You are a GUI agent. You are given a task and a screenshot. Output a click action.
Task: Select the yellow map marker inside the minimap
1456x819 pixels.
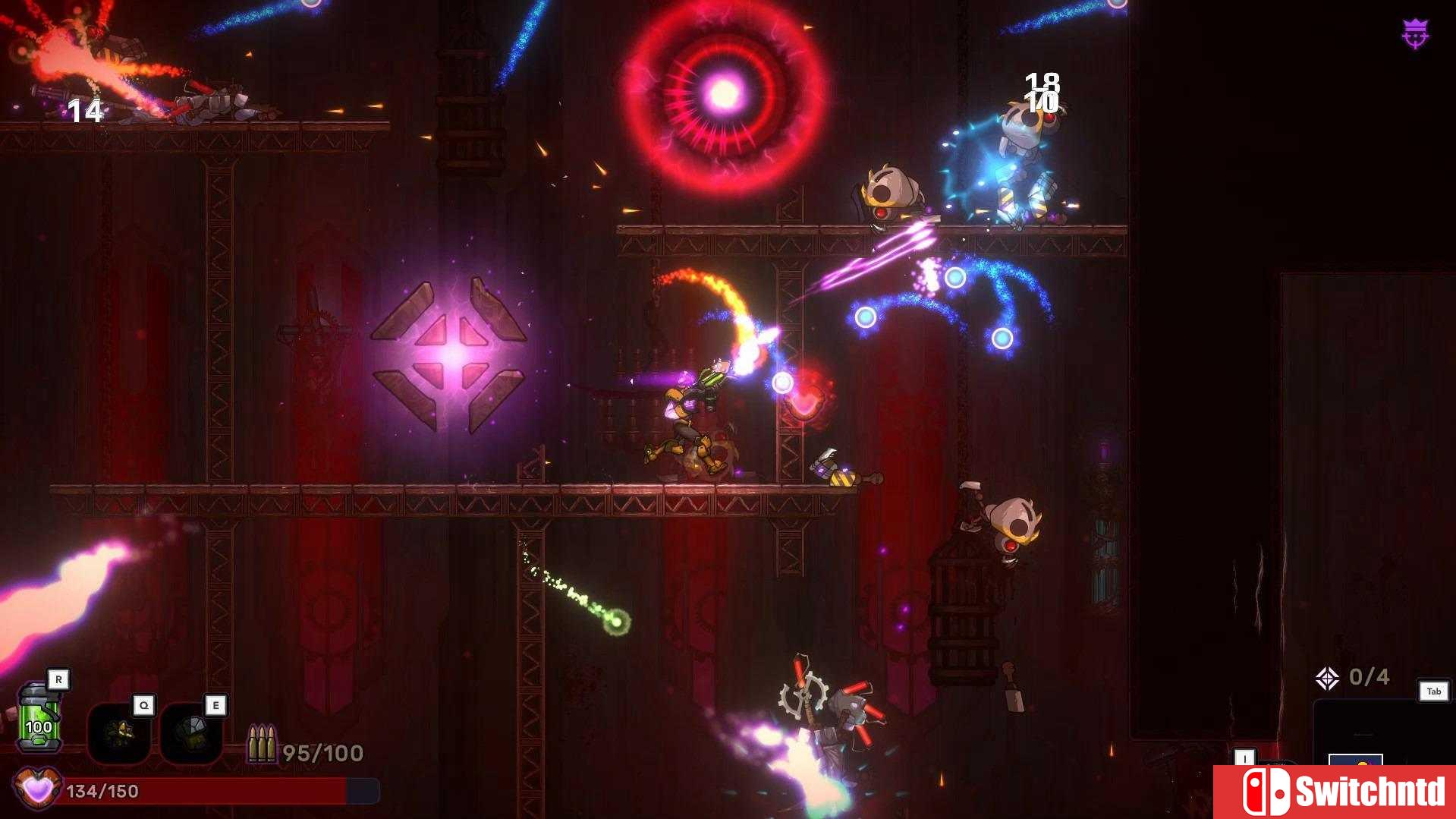coord(1360,763)
